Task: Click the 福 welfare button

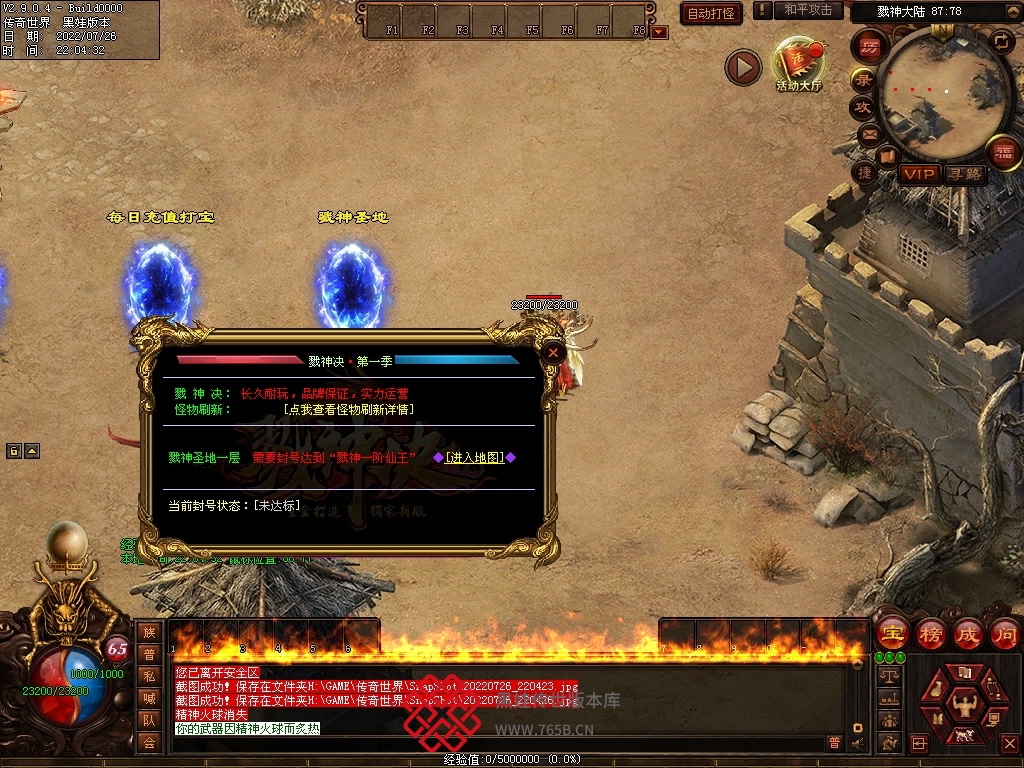Action: pyautogui.click(x=1003, y=153)
